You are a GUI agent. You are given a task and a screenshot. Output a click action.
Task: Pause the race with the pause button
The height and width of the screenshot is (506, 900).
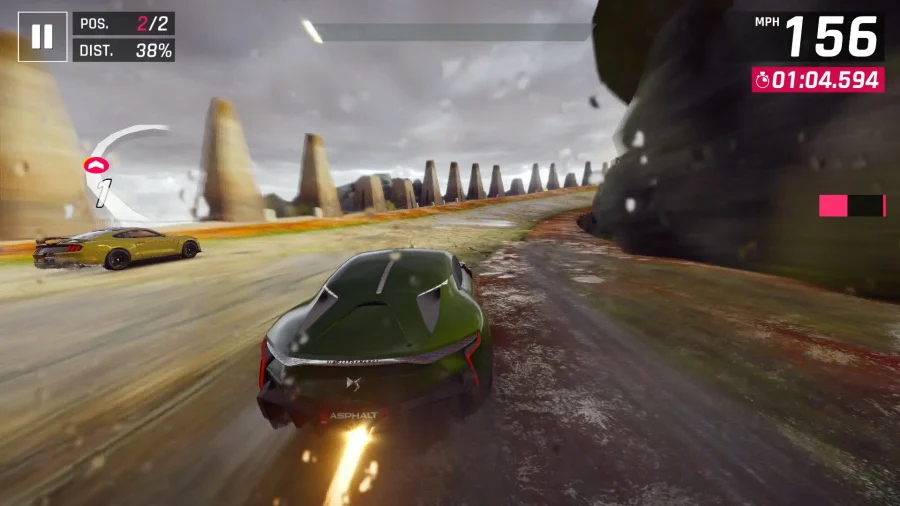pyautogui.click(x=42, y=37)
